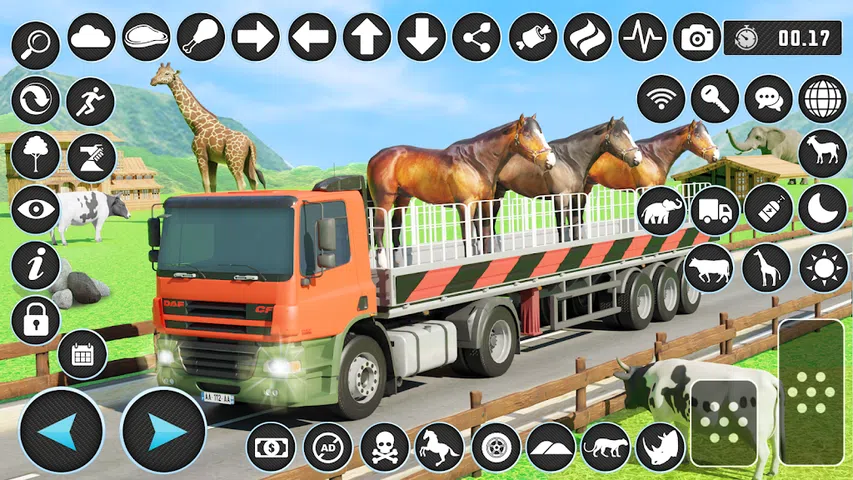Select the truck vehicle icon
This screenshot has height=480, width=853.
pyautogui.click(x=715, y=211)
